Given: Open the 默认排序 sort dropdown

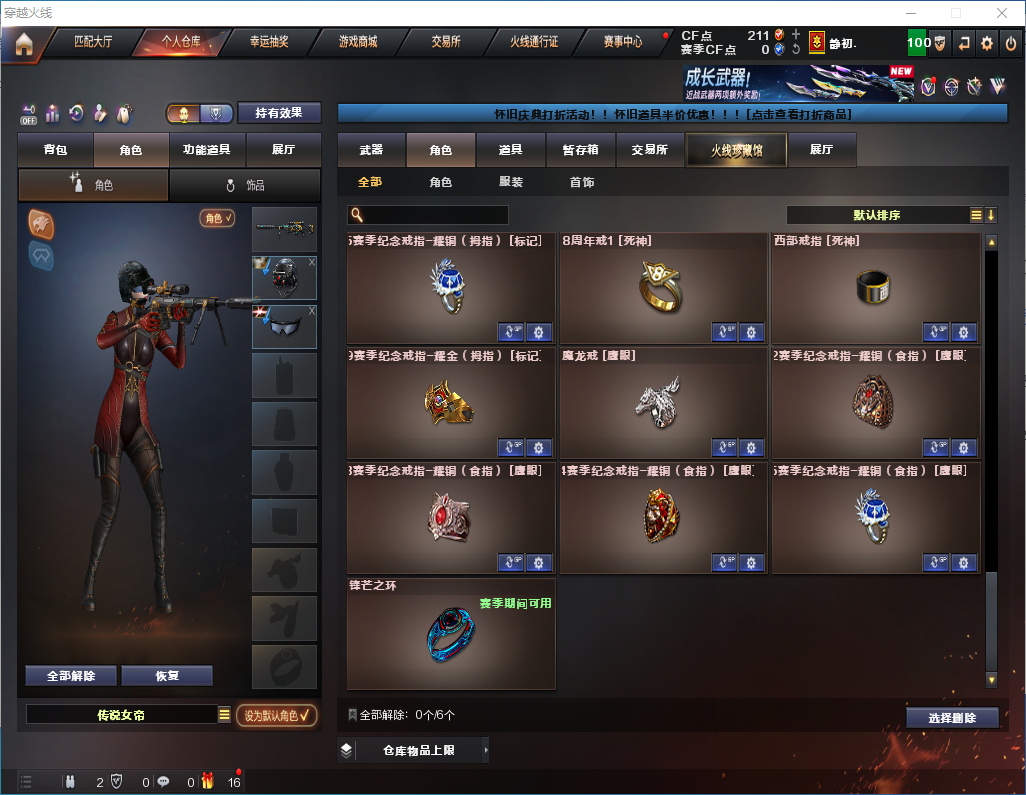Looking at the screenshot, I should pyautogui.click(x=876, y=215).
